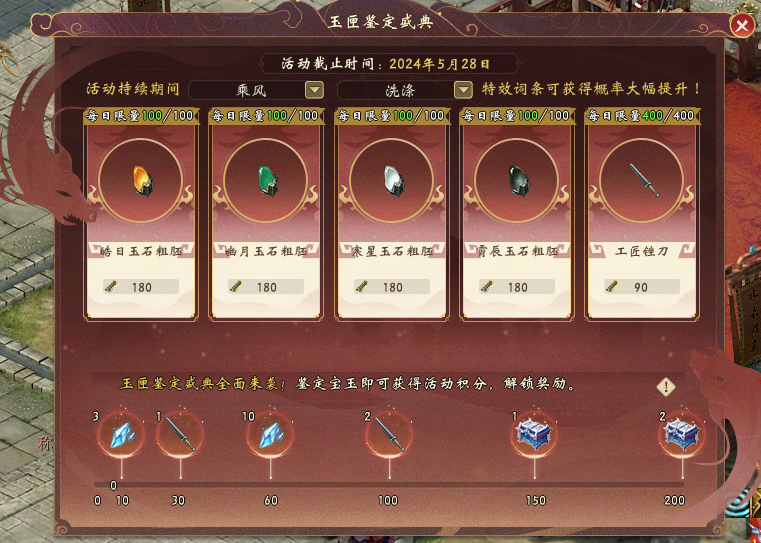761x543 pixels.
Task: Select the 工匠锉刀 file tool item
Action: (642, 181)
